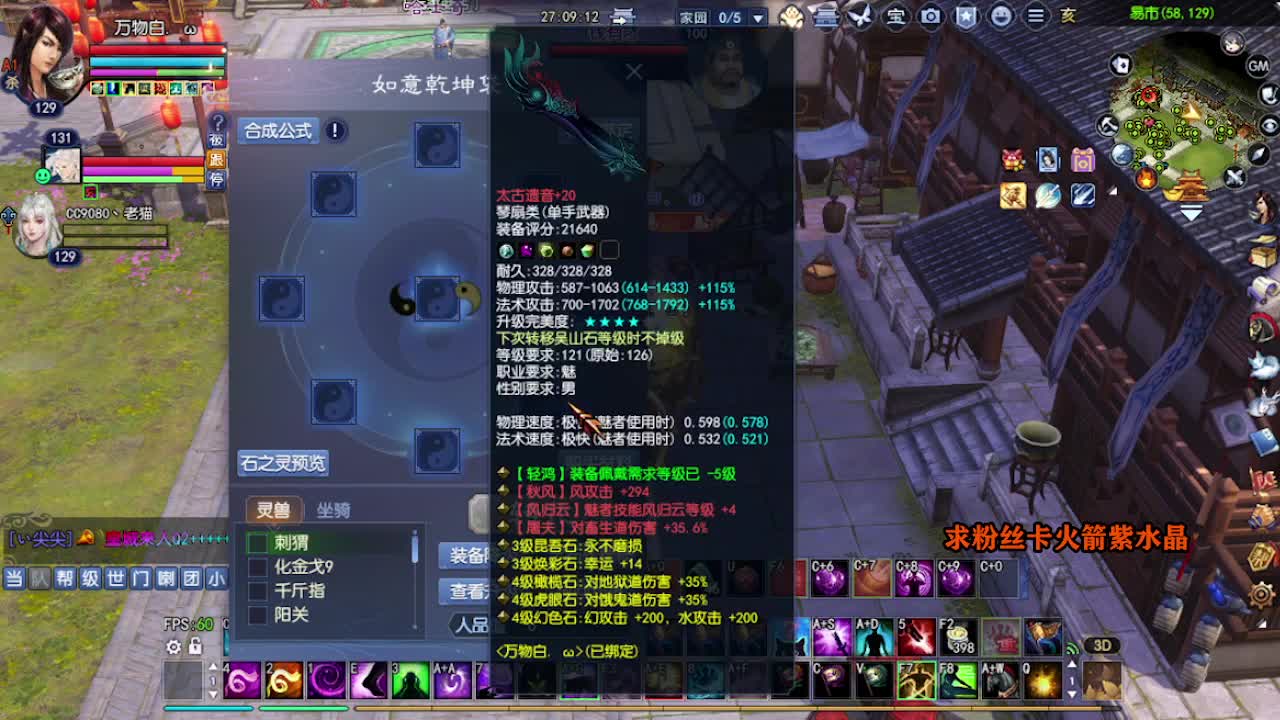This screenshot has height=720, width=1280.
Task: Open the 宝 treasure panel from the top bar
Action: pos(896,17)
